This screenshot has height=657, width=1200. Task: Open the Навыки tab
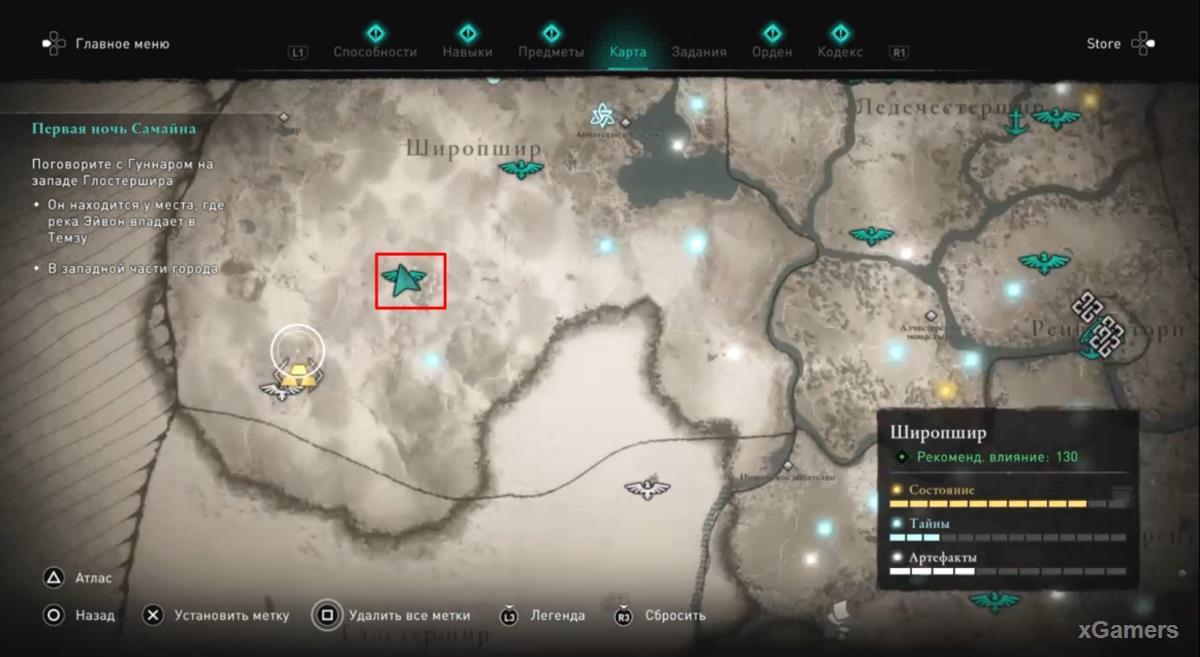click(x=467, y=52)
